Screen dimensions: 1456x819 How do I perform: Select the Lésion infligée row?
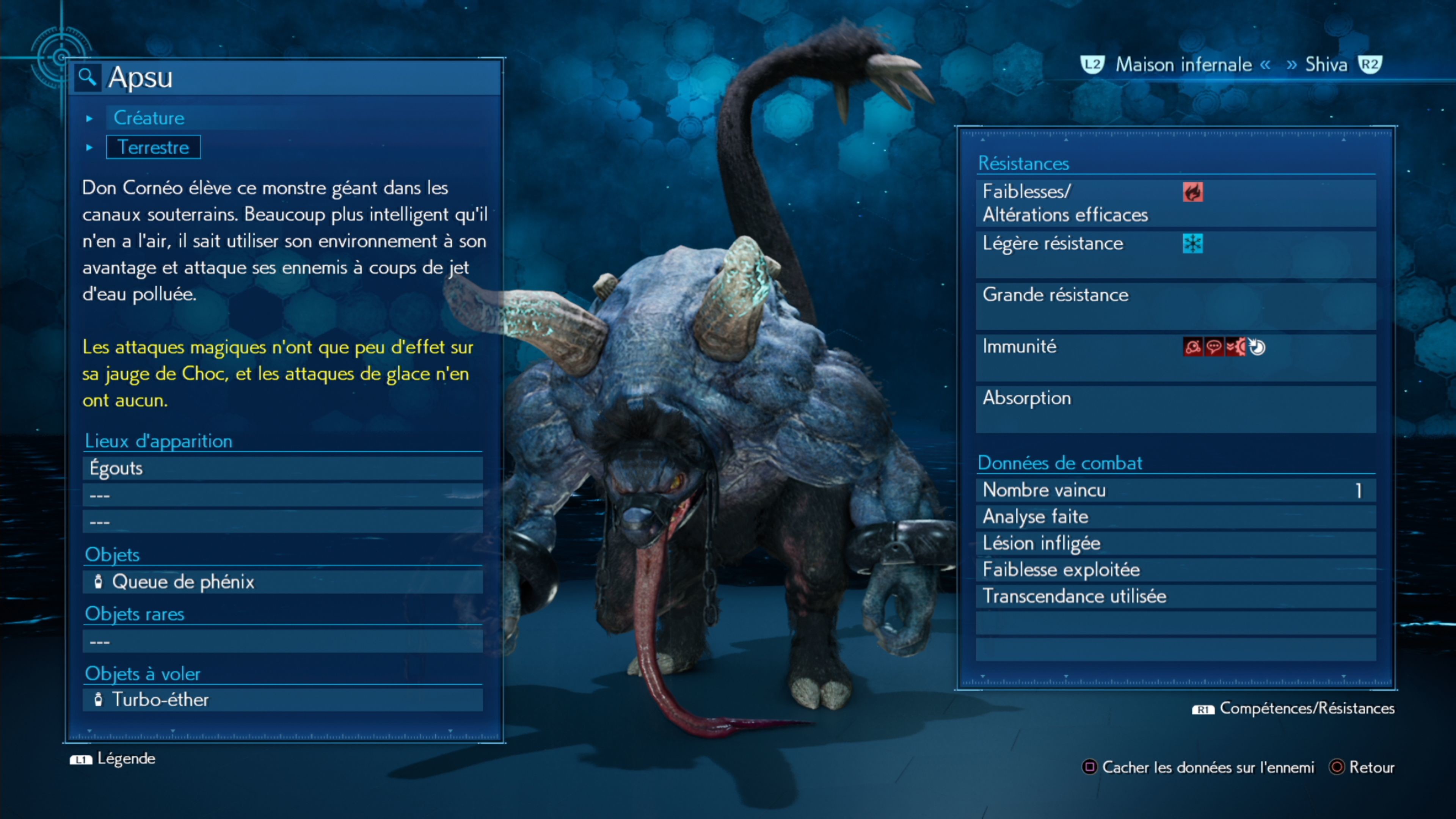pyautogui.click(x=1176, y=543)
